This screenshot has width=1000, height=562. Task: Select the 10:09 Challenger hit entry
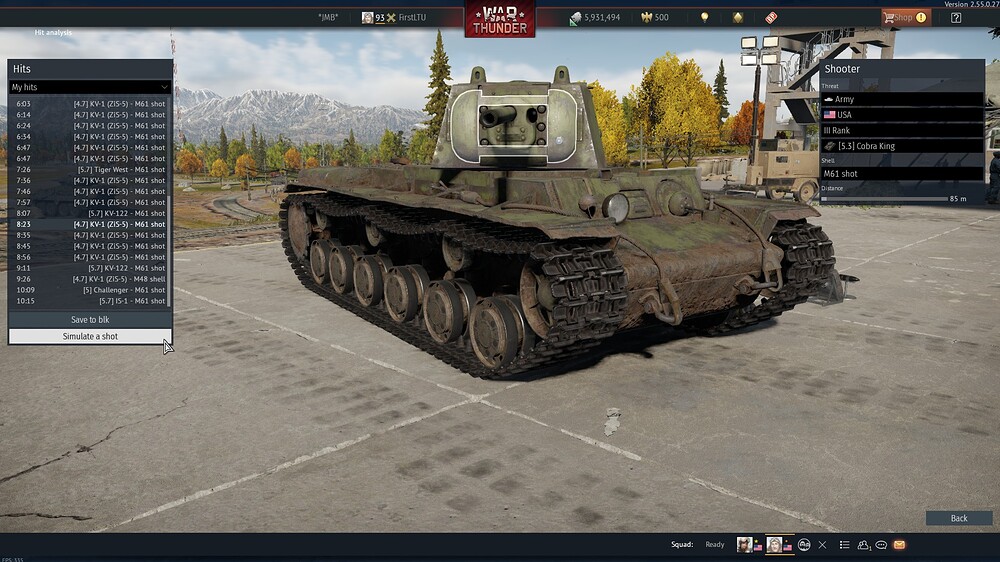(90, 290)
